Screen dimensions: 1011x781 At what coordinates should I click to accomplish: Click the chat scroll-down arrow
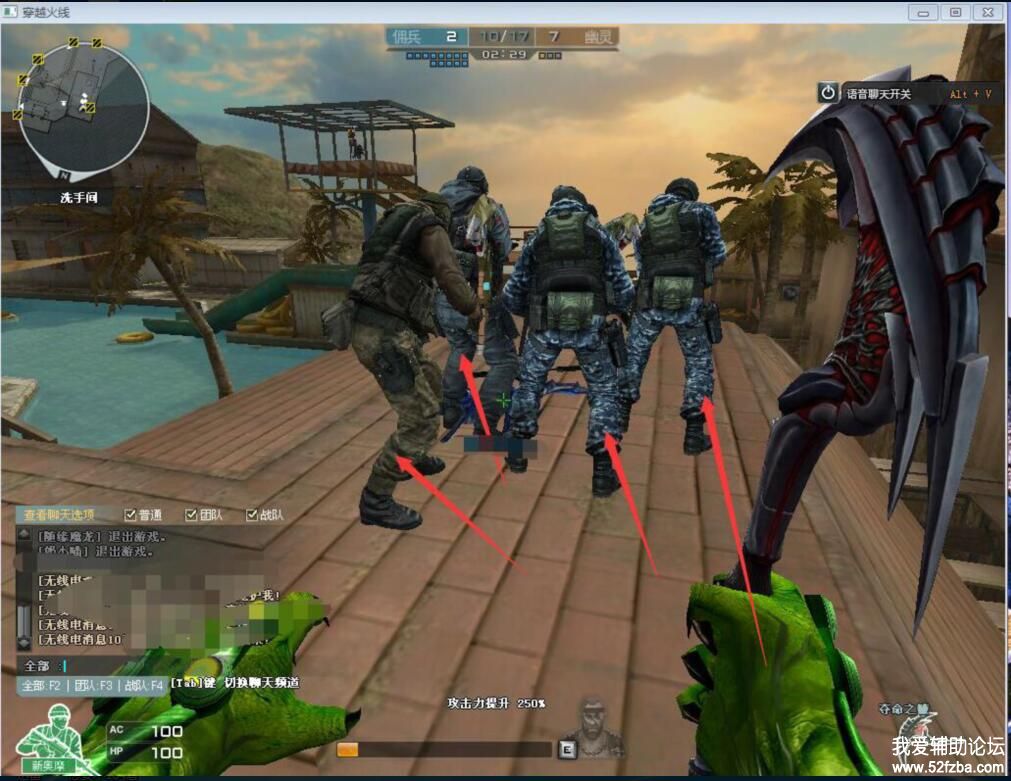23,642
